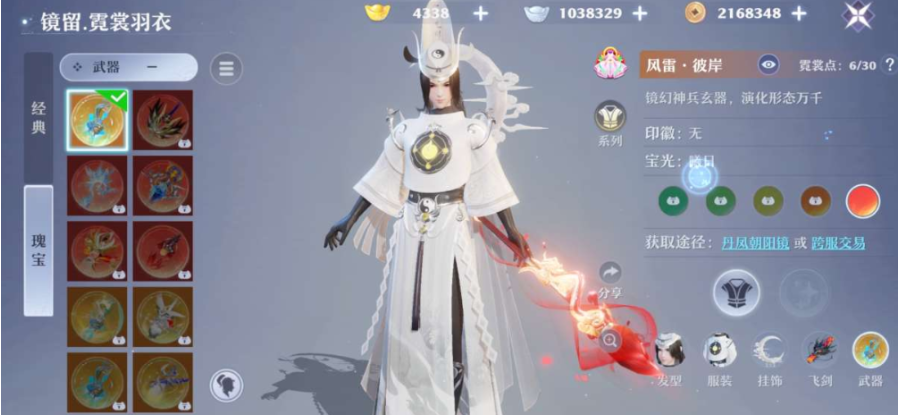The width and height of the screenshot is (900, 415).
Task: Switch to the 经典 tab
Action: click(38, 119)
